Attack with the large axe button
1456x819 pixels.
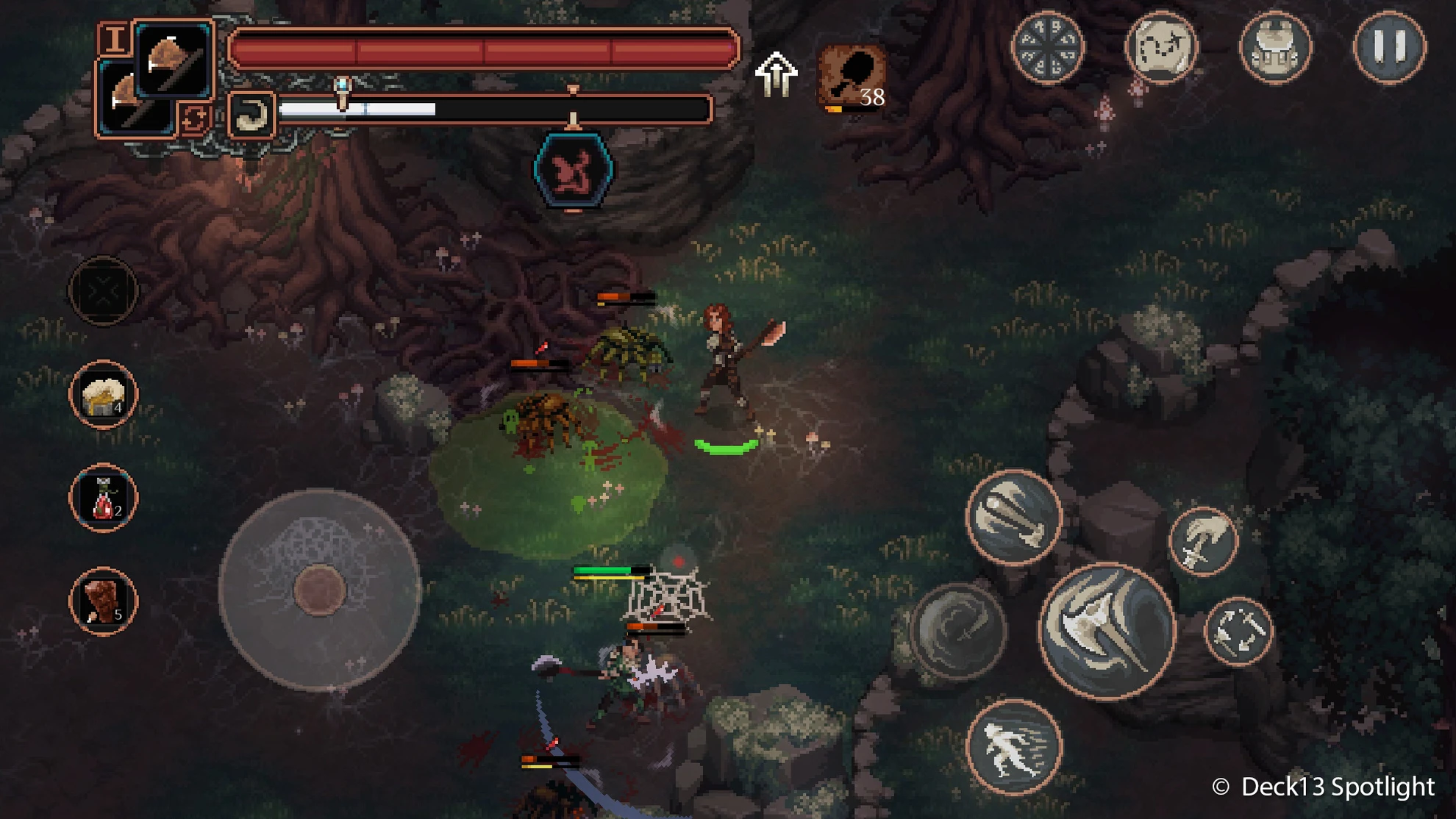(x=1107, y=630)
